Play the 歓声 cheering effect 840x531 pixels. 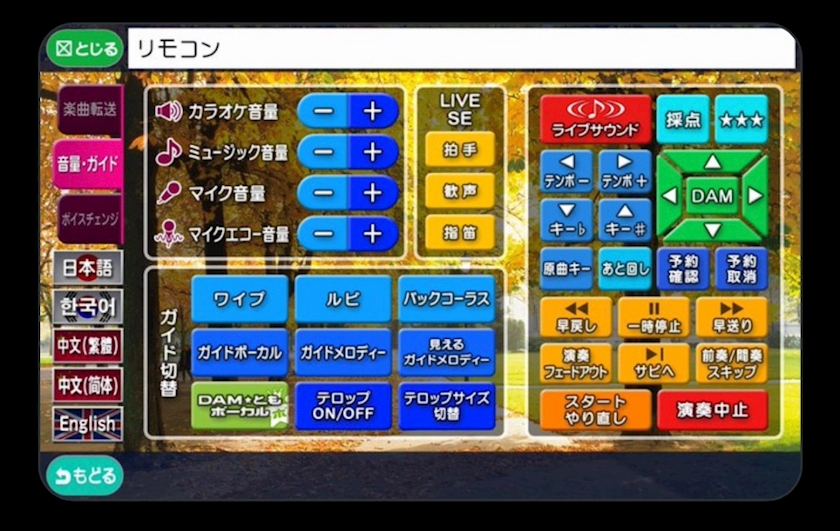[x=460, y=191]
